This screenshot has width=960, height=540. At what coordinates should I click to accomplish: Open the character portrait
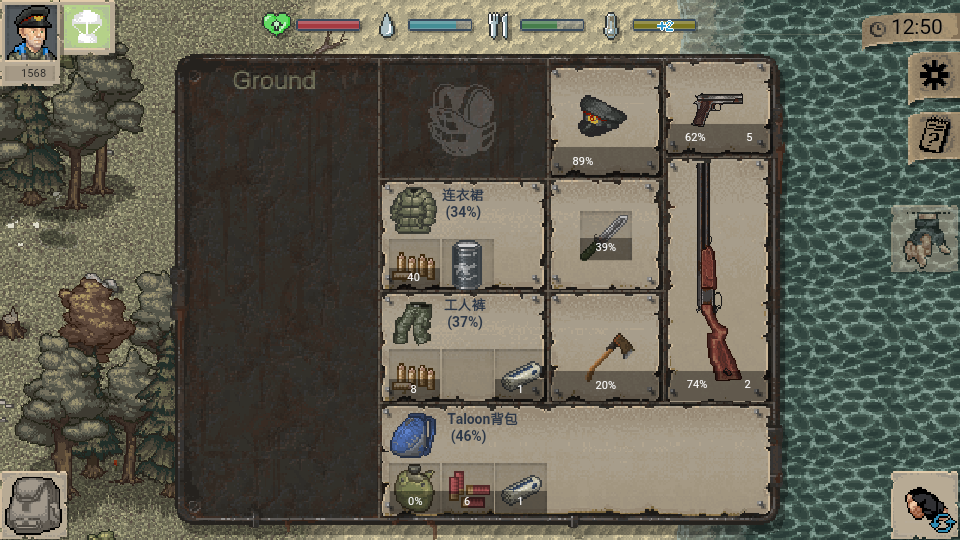(x=29, y=32)
